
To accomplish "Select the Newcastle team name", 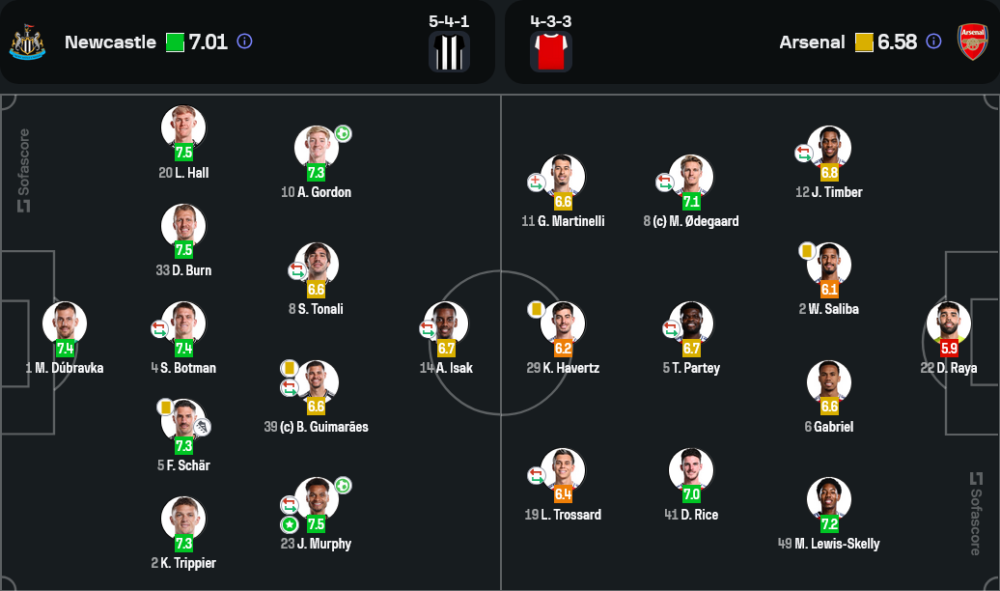I will 110,42.
